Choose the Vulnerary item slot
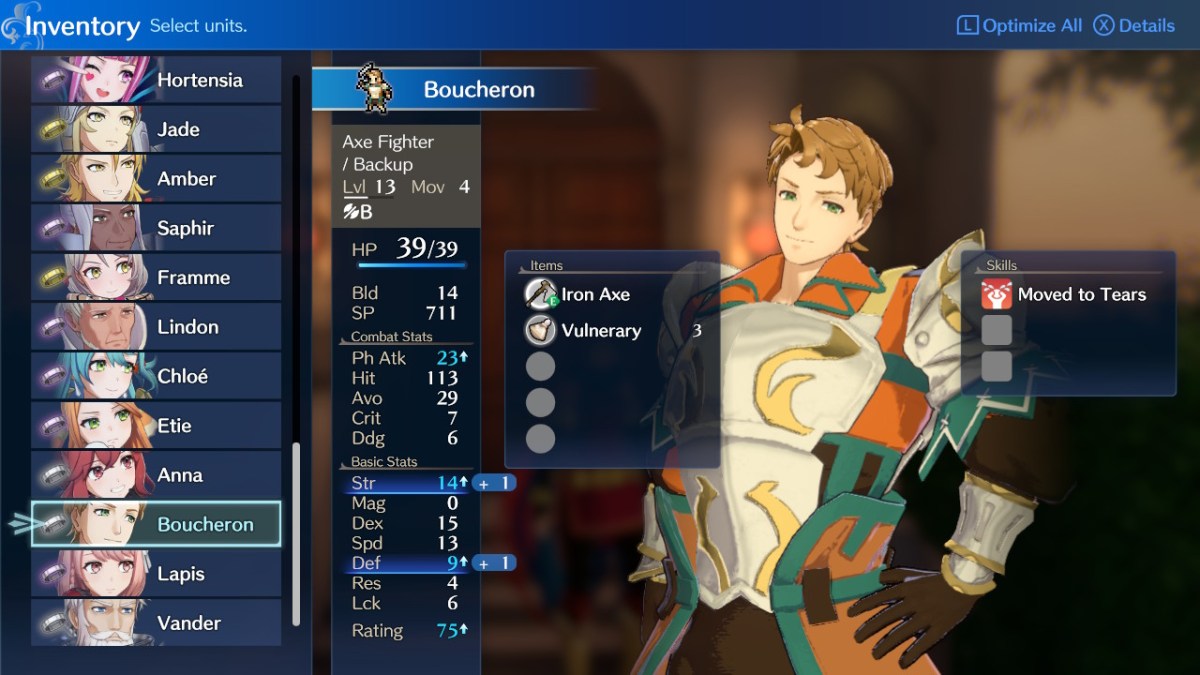Viewport: 1200px width, 675px height. 600,331
